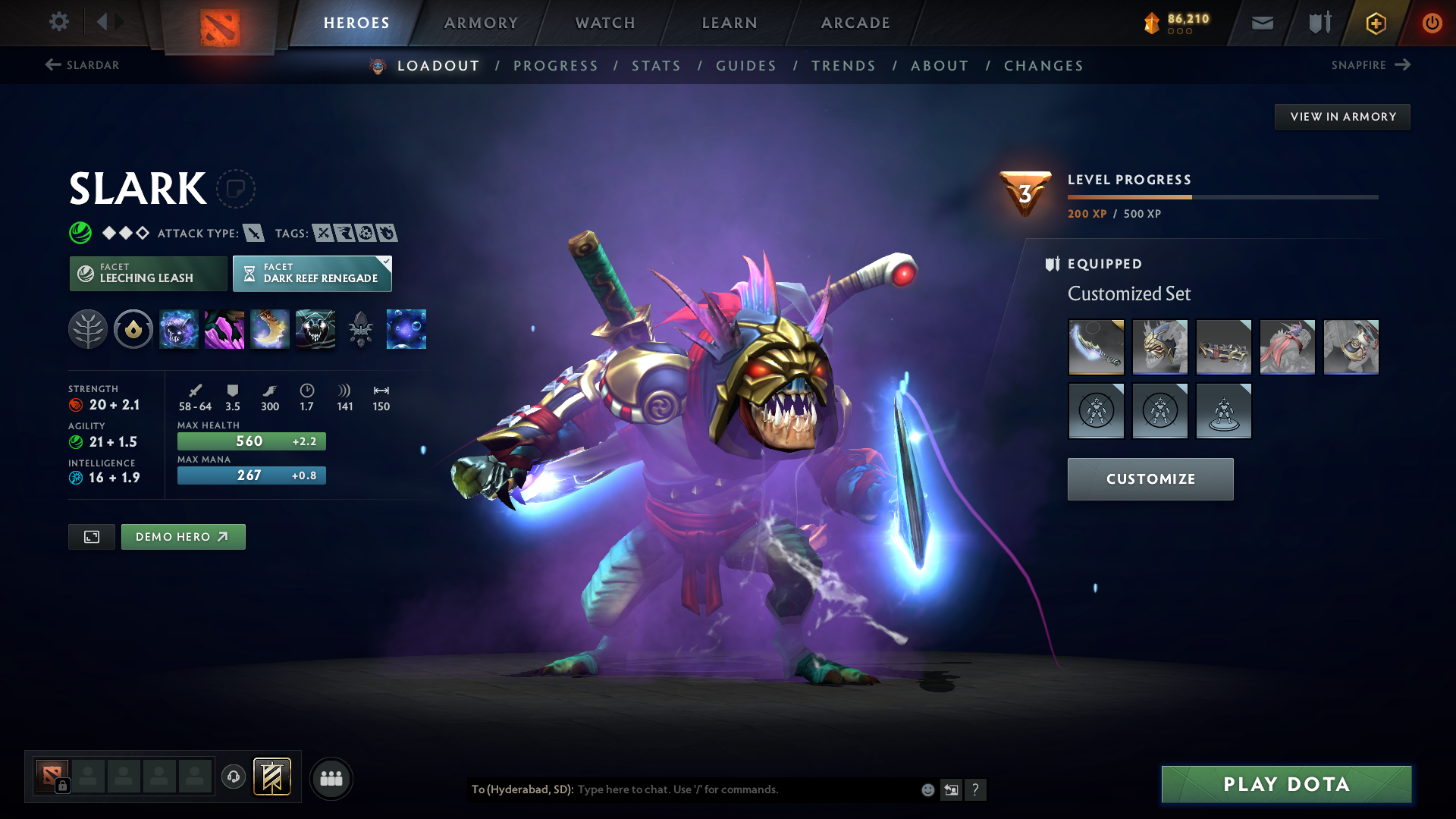Check messages via the envelope icon
The image size is (1456, 819).
click(1262, 23)
